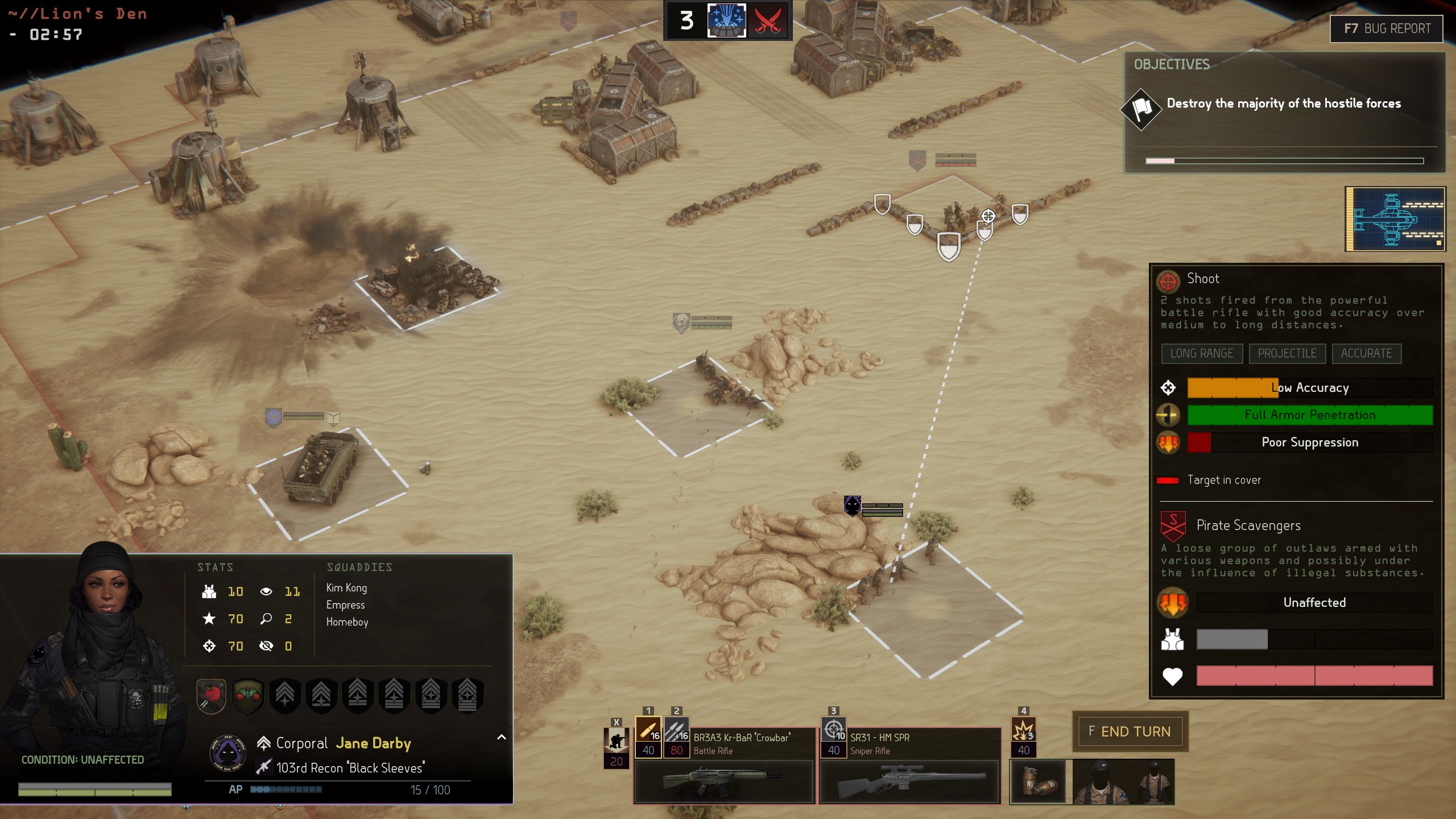Collapse the unit info panel with arrow
Screen dimensions: 1456x819
pos(502,737)
